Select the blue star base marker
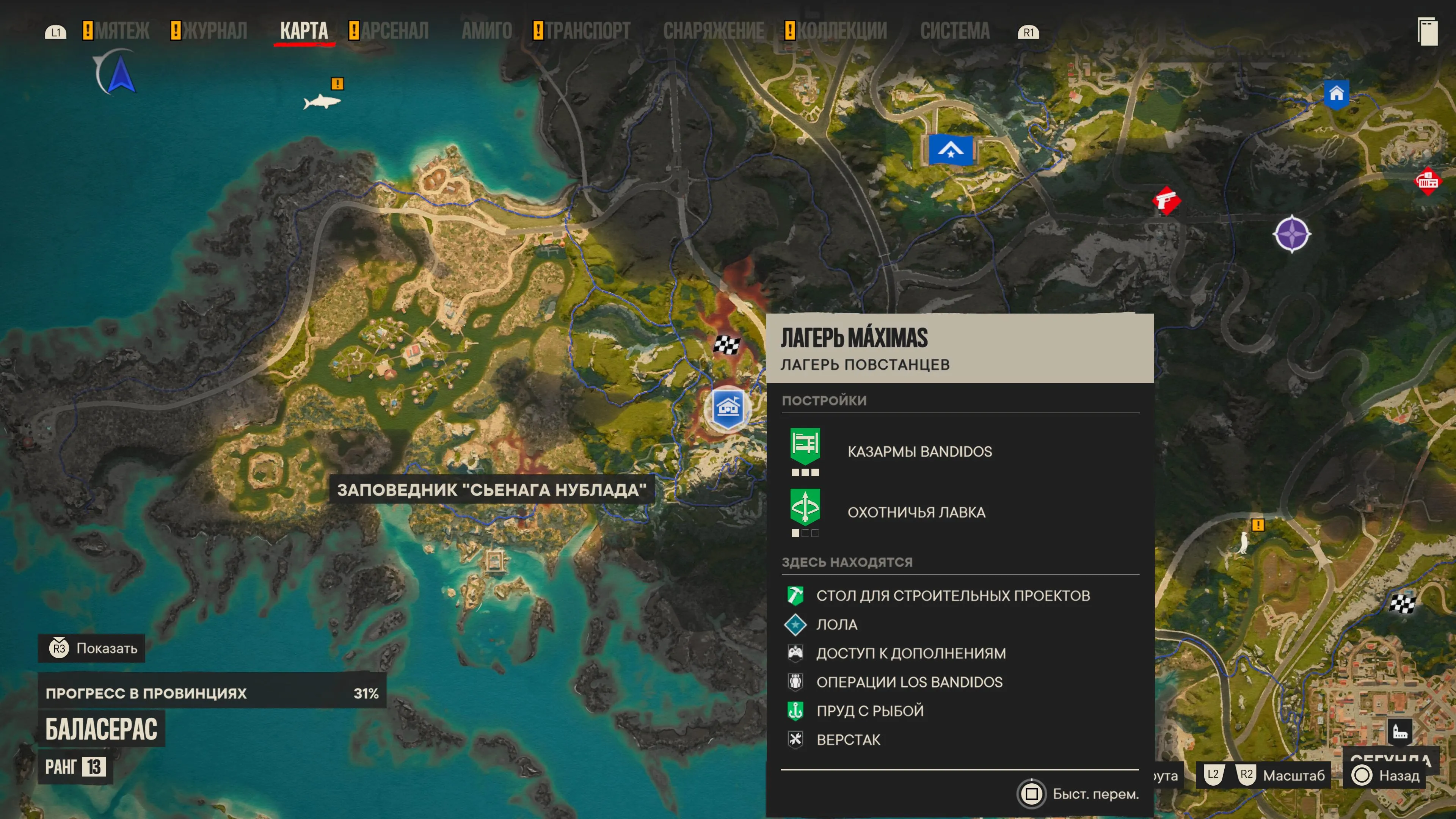The width and height of the screenshot is (1456, 819). point(951,151)
